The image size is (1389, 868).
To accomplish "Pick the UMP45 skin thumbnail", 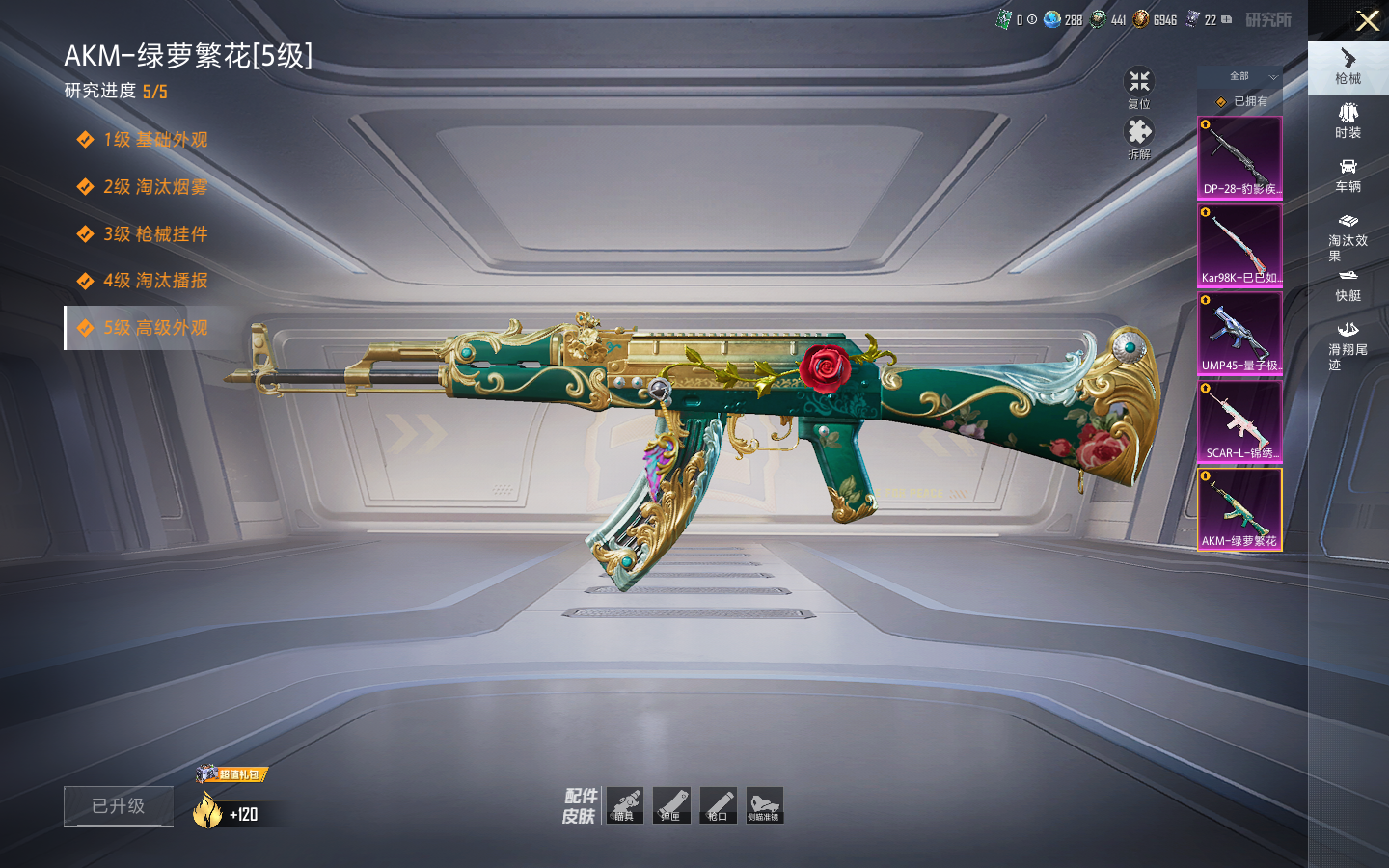I will (x=1239, y=334).
